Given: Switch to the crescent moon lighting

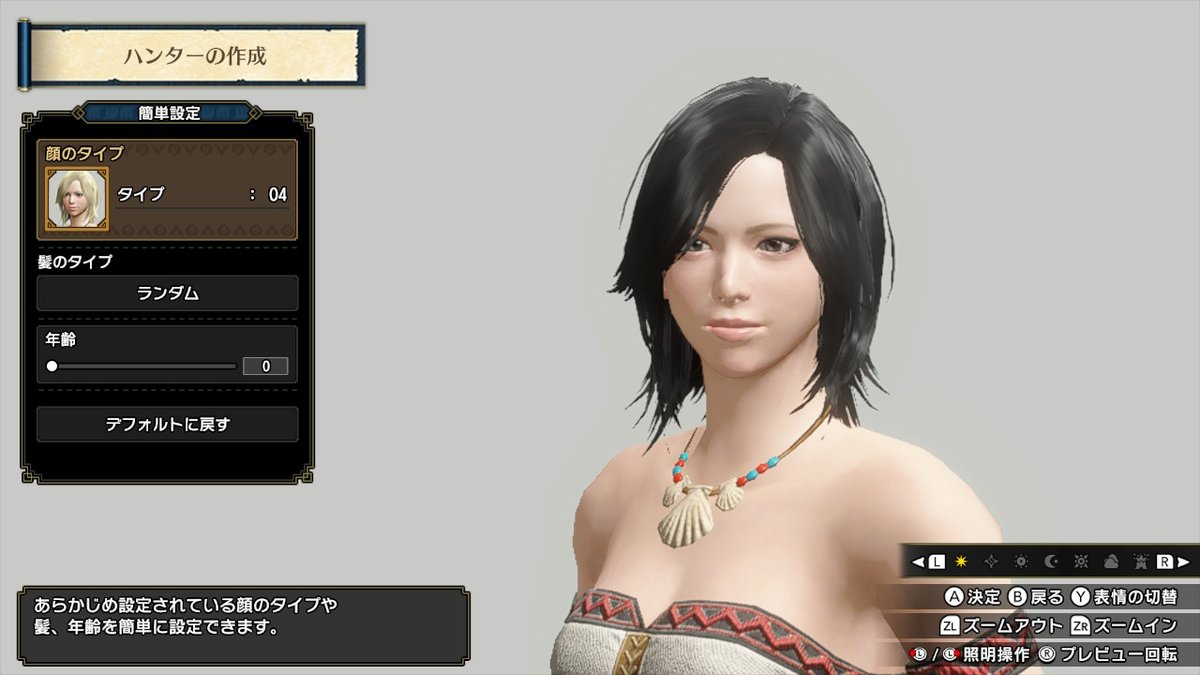Looking at the screenshot, I should tap(1051, 562).
